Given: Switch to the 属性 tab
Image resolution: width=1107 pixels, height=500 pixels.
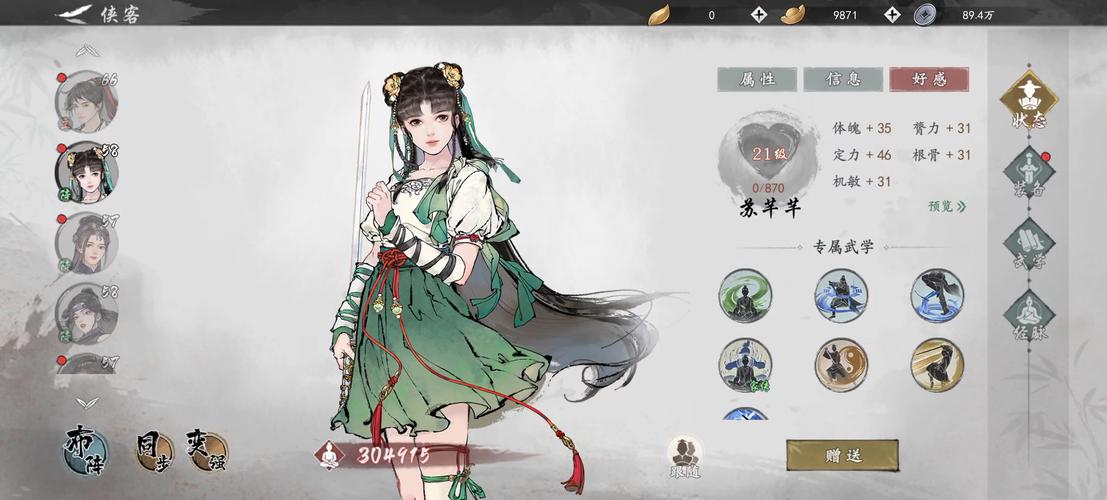Looking at the screenshot, I should (x=757, y=80).
